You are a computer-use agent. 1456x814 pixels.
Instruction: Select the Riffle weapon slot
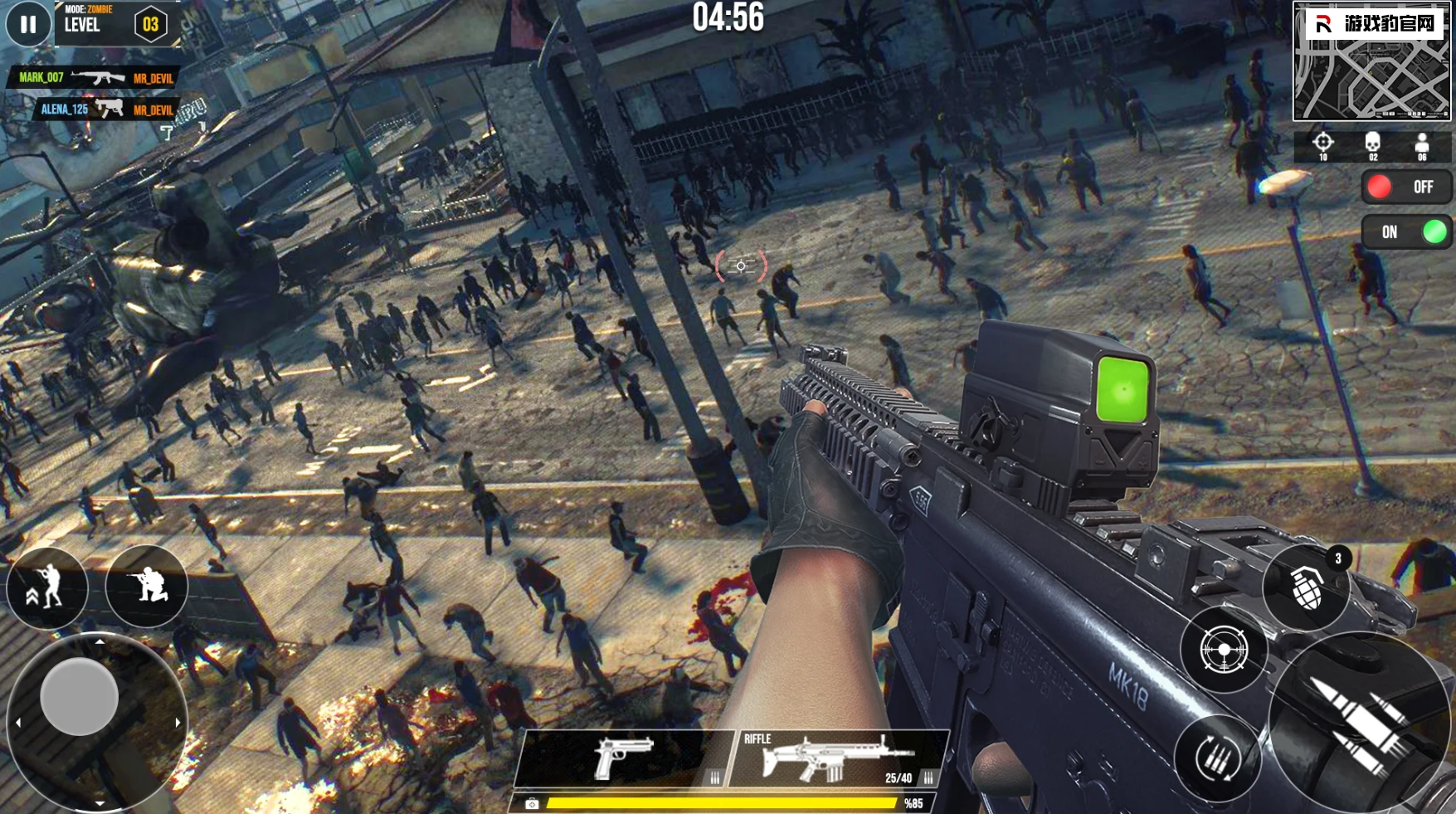pos(840,758)
